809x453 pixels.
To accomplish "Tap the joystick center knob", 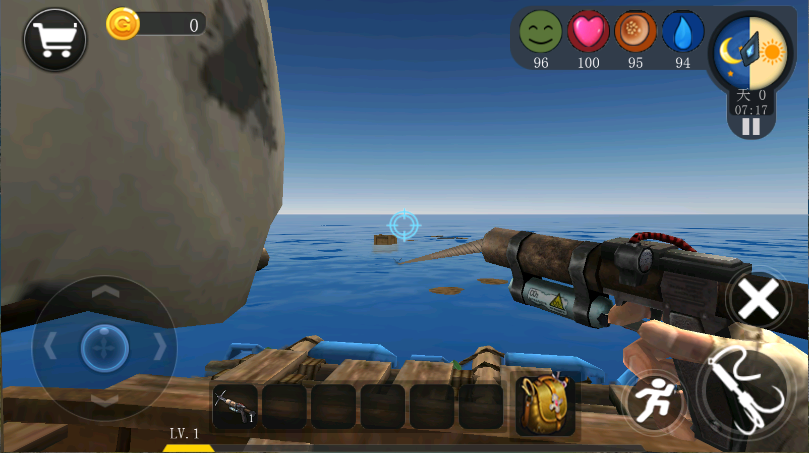I will pyautogui.click(x=104, y=346).
